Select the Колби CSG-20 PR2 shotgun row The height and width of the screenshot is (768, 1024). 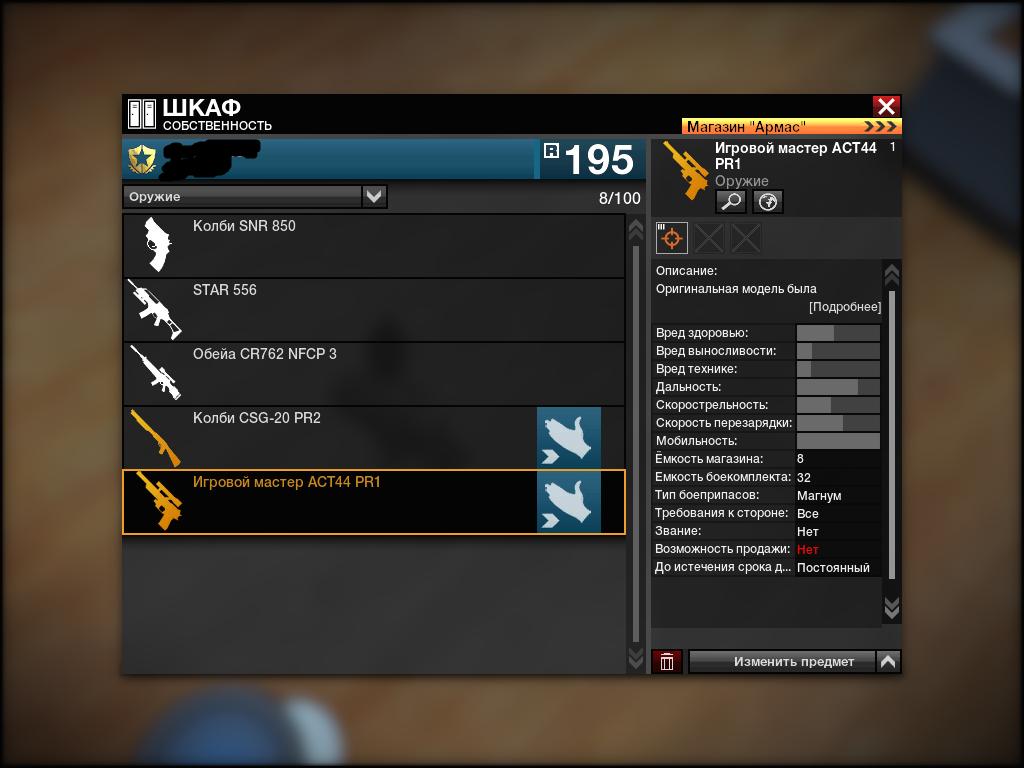point(330,438)
